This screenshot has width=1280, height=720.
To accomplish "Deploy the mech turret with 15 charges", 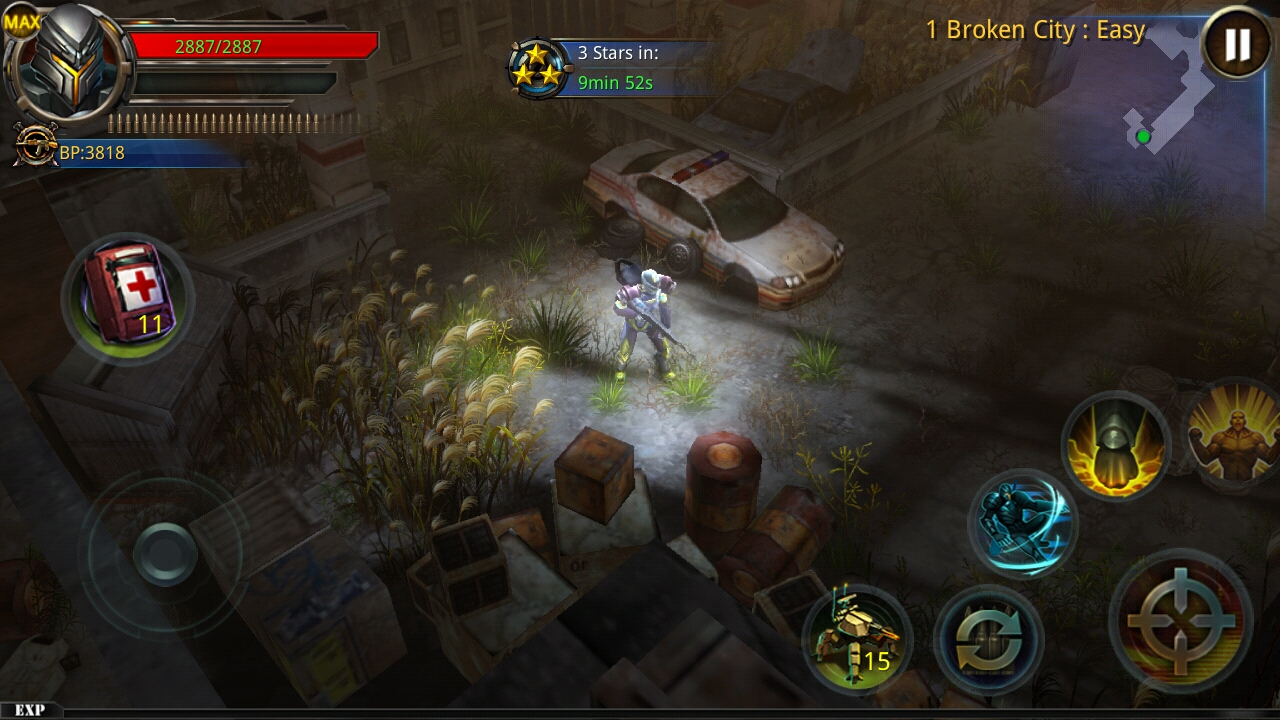I will pyautogui.click(x=860, y=638).
